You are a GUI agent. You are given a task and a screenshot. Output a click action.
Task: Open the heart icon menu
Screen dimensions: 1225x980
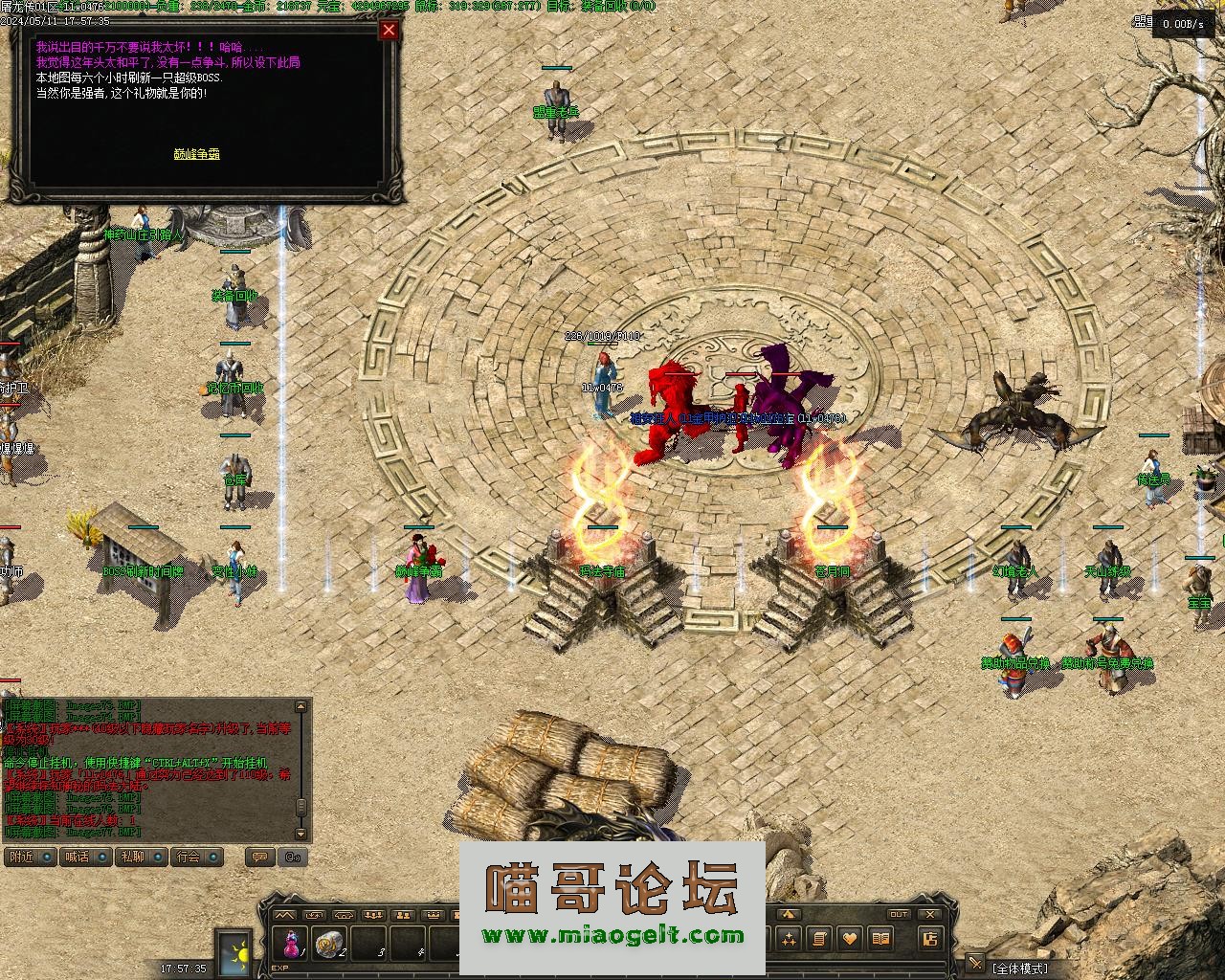849,939
